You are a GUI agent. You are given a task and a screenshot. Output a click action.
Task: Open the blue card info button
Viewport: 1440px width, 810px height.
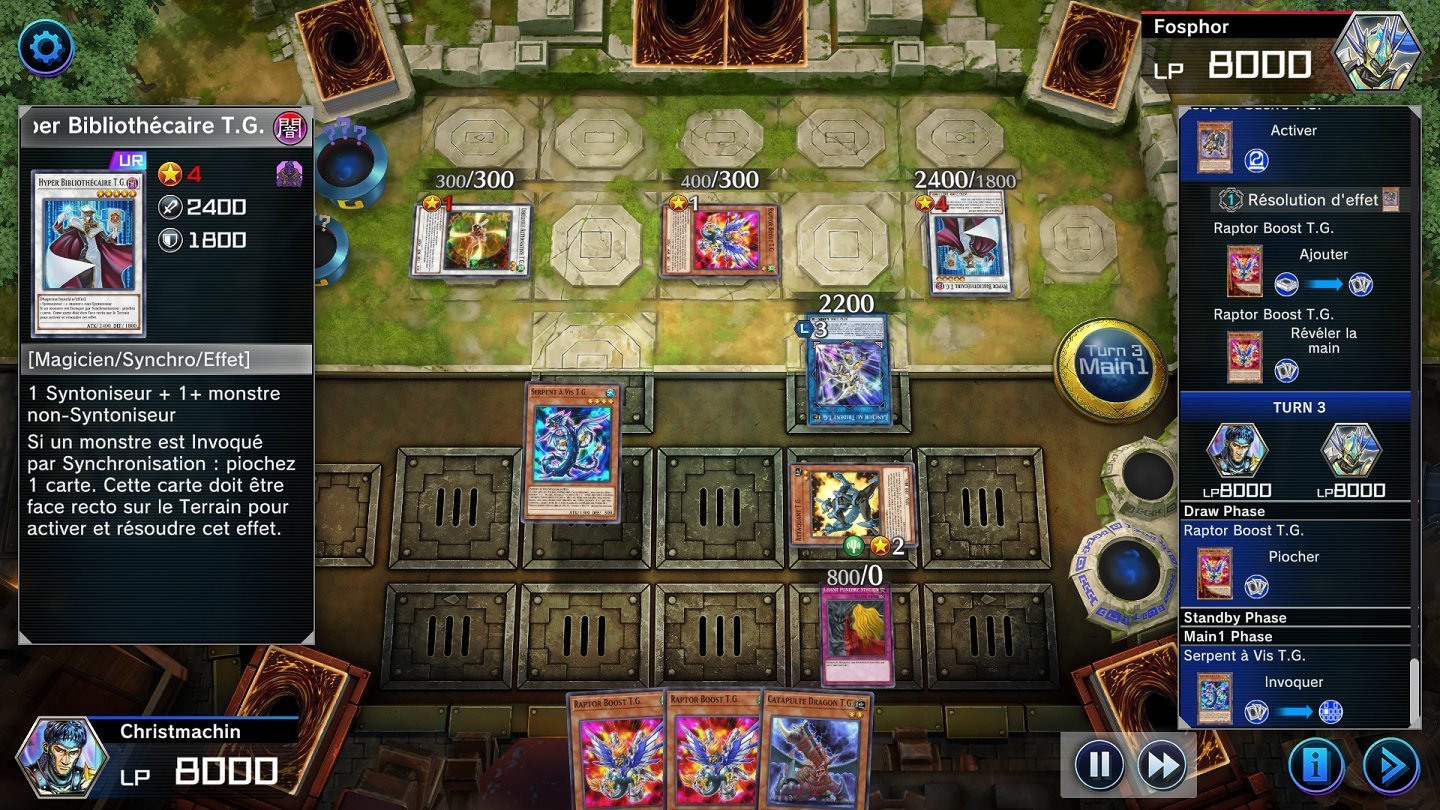pos(1316,766)
